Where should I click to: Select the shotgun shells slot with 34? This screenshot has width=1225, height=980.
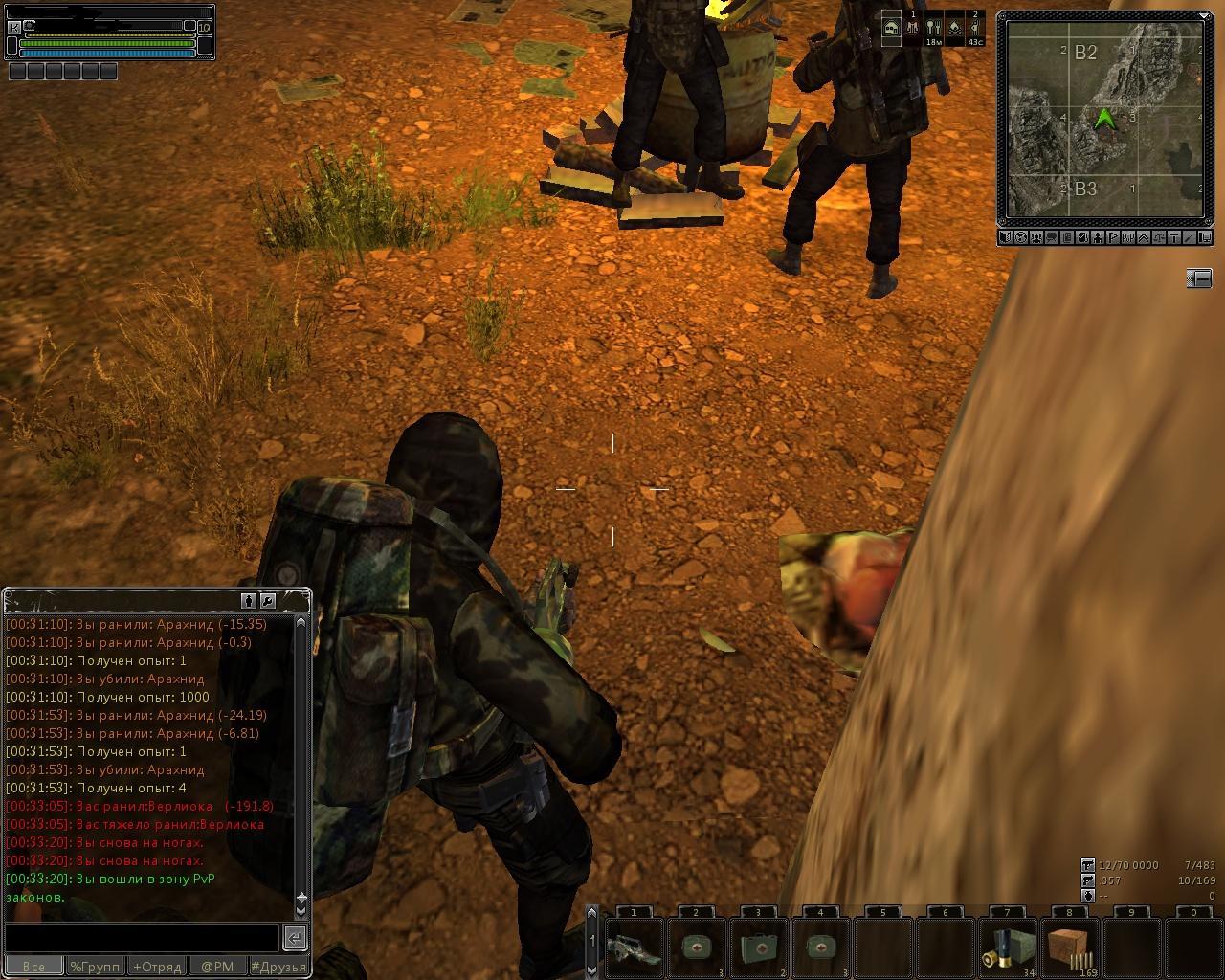tap(1007, 947)
